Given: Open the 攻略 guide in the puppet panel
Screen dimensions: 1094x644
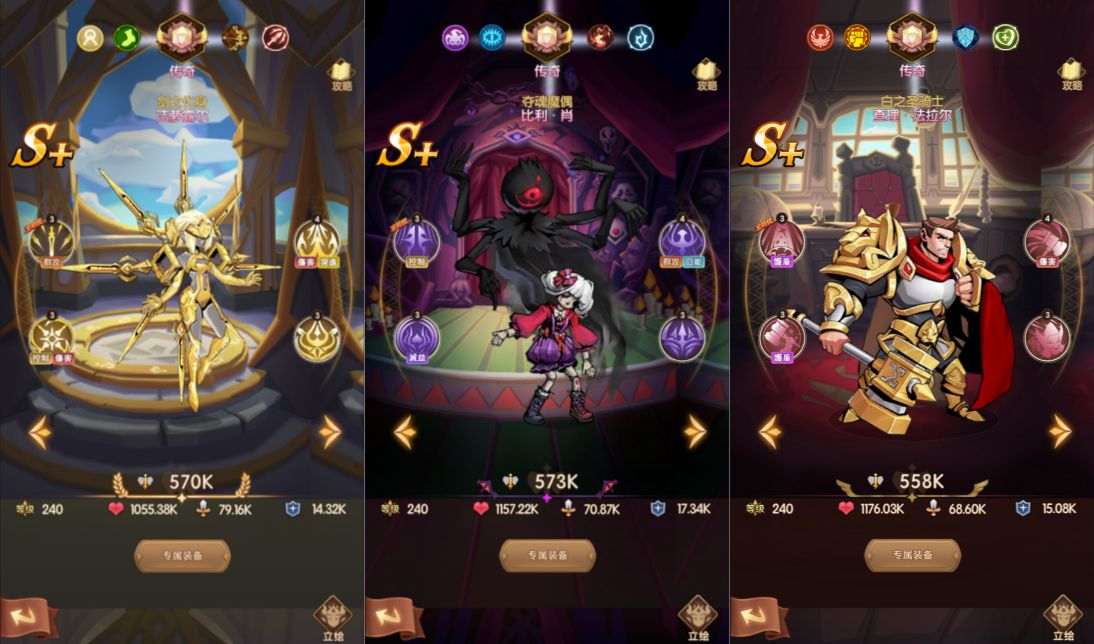Looking at the screenshot, I should pos(707,73).
